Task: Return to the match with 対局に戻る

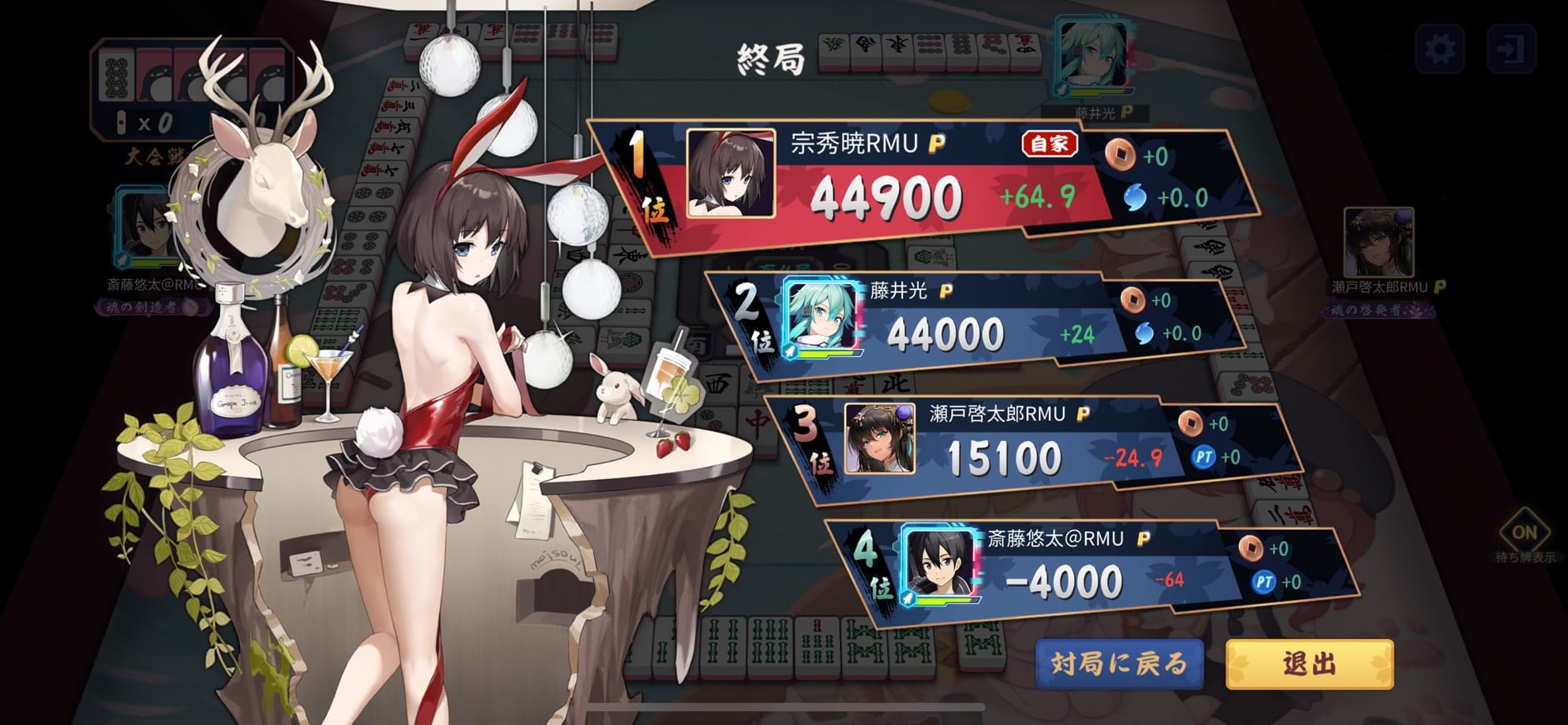Action: 1119,663
